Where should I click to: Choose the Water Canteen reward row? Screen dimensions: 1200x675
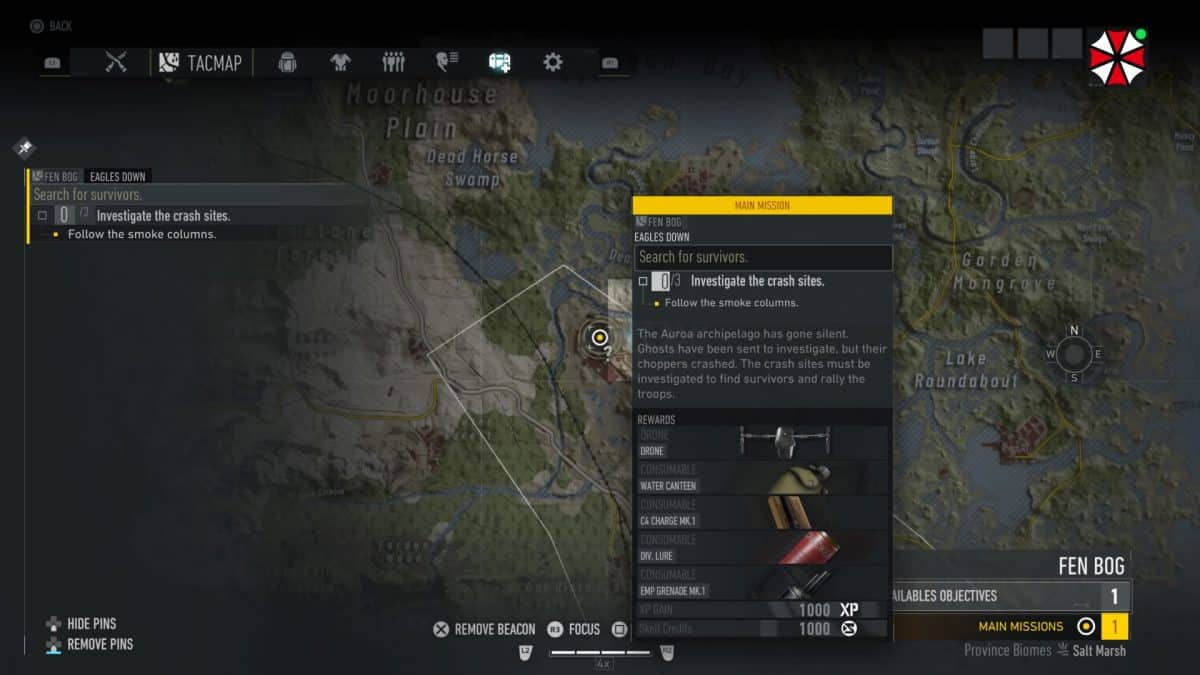(762, 478)
